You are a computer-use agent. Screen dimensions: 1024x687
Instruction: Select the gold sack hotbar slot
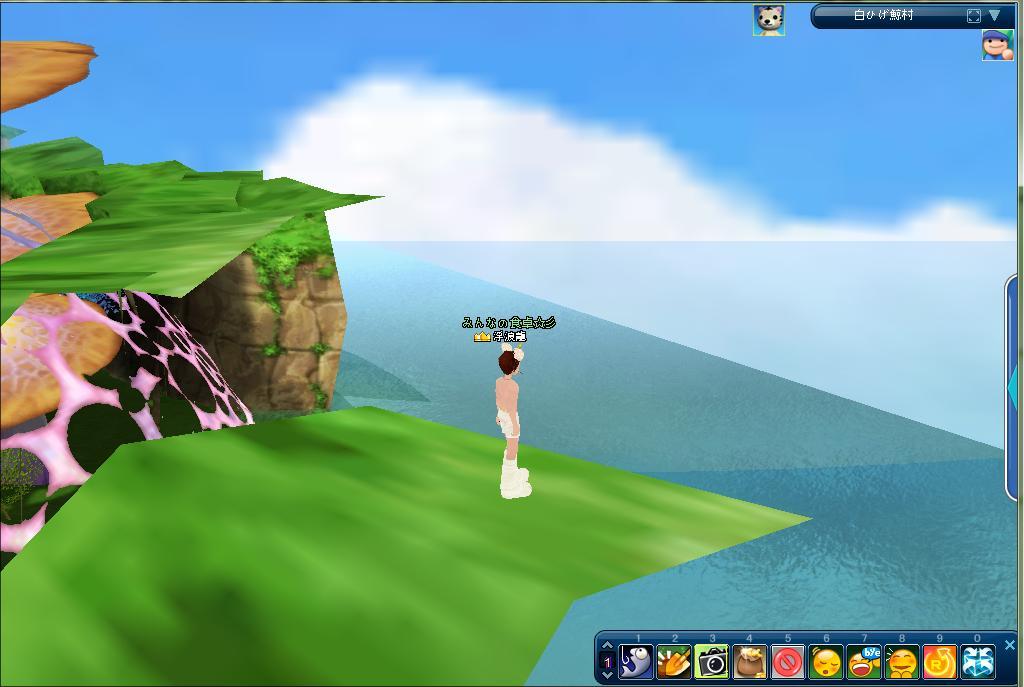point(750,662)
